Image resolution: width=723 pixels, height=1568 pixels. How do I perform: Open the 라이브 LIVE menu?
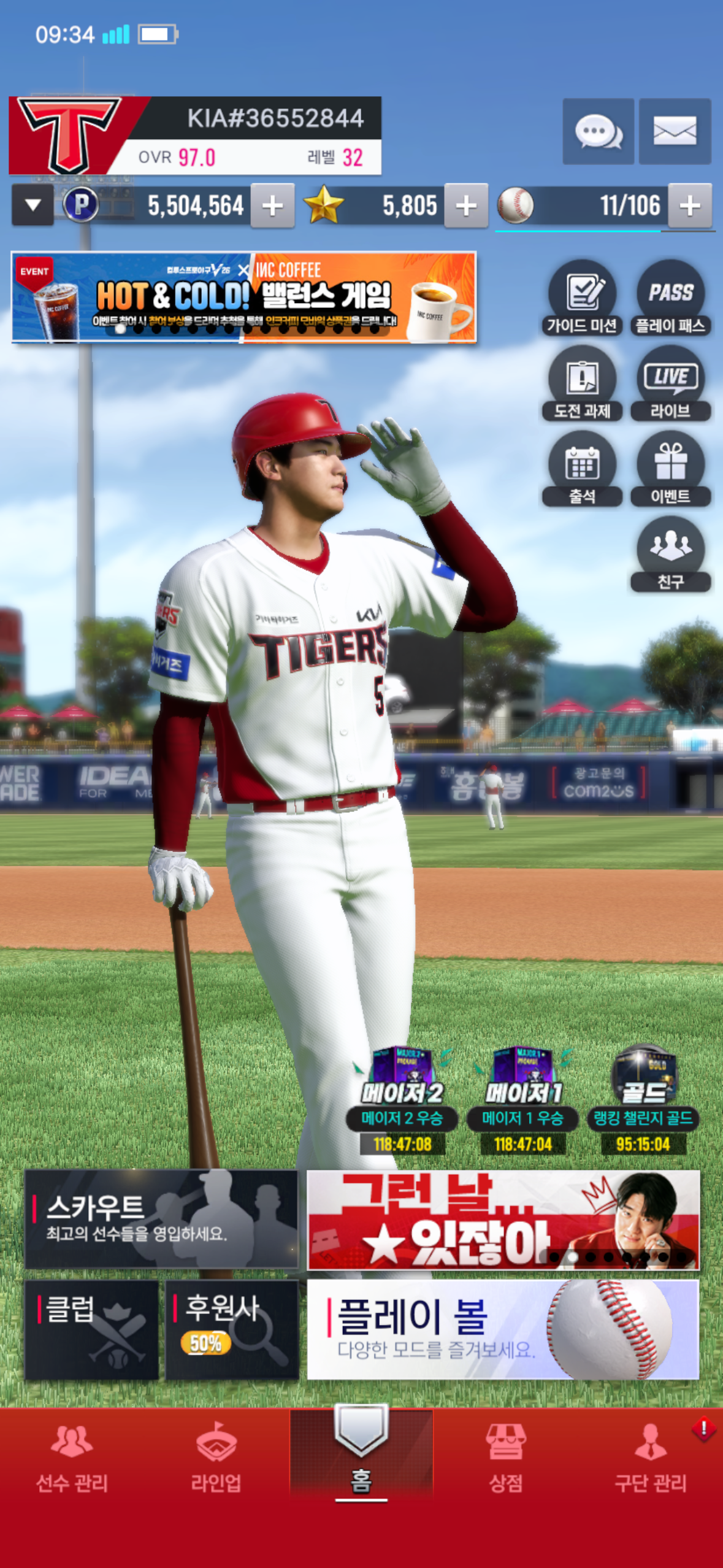[x=670, y=383]
